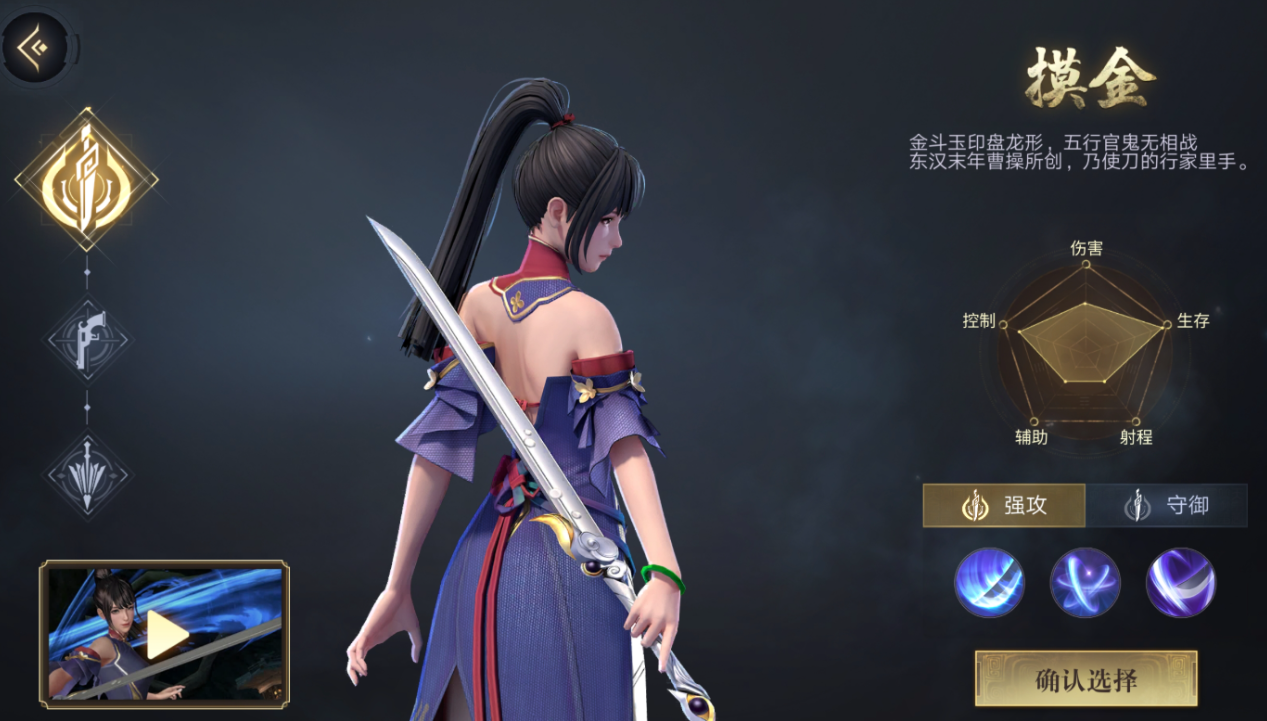Image resolution: width=1267 pixels, height=721 pixels.
Task: Choose the pistol class emblem
Action: (88, 341)
